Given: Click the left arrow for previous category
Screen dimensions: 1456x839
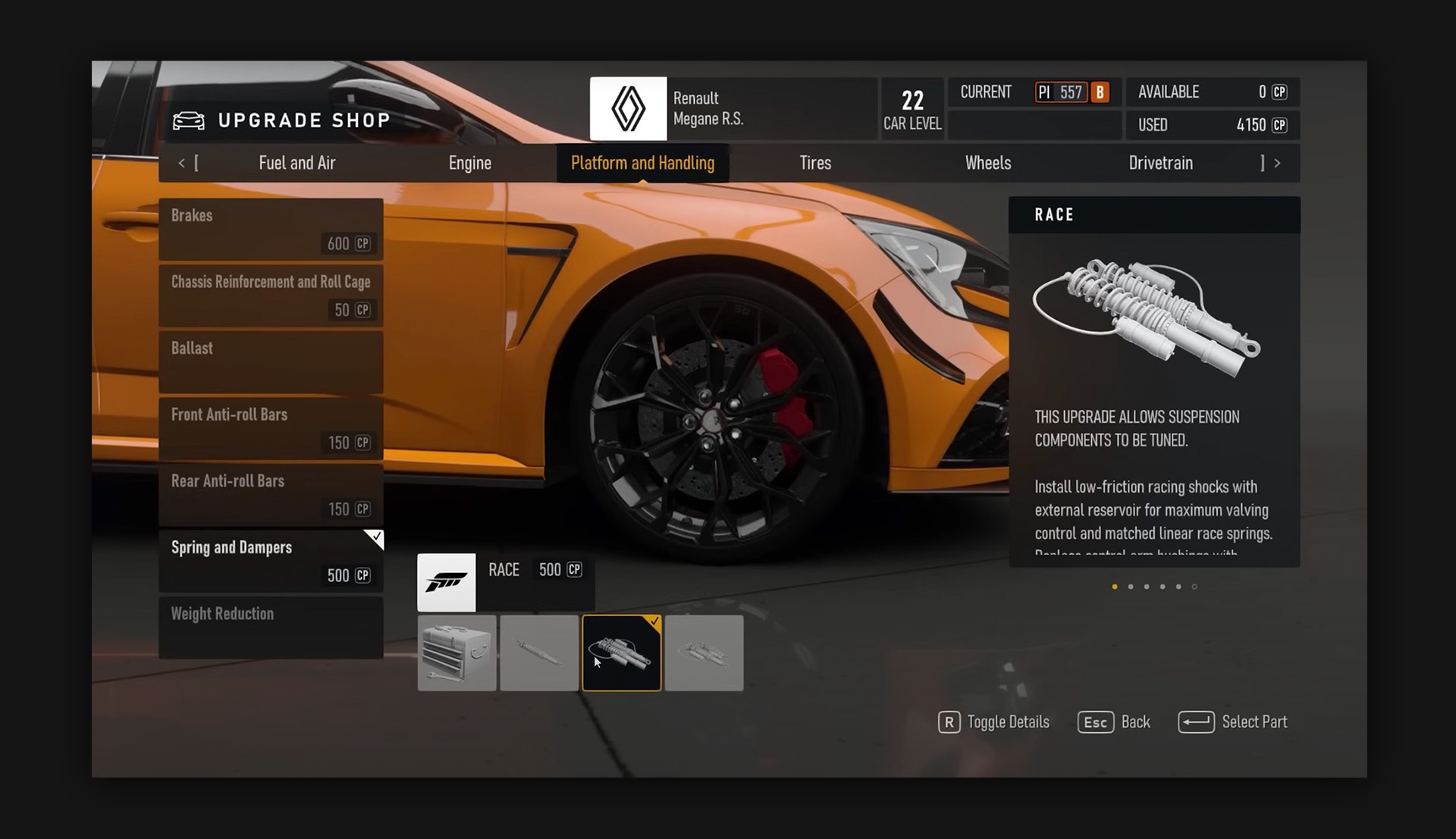Looking at the screenshot, I should coord(182,163).
